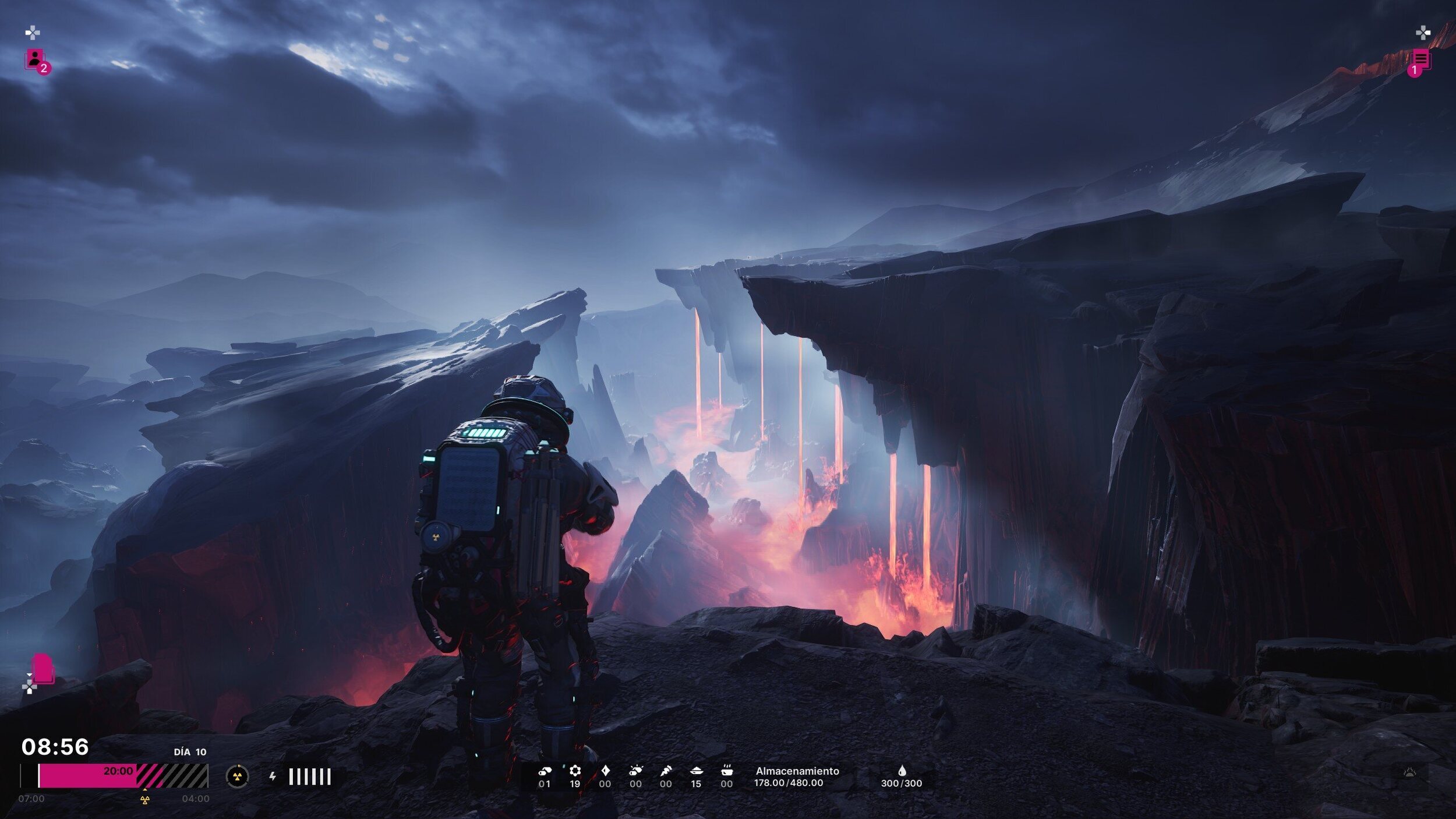
Task: Open the Almacenamiento storage panel
Action: point(796,776)
